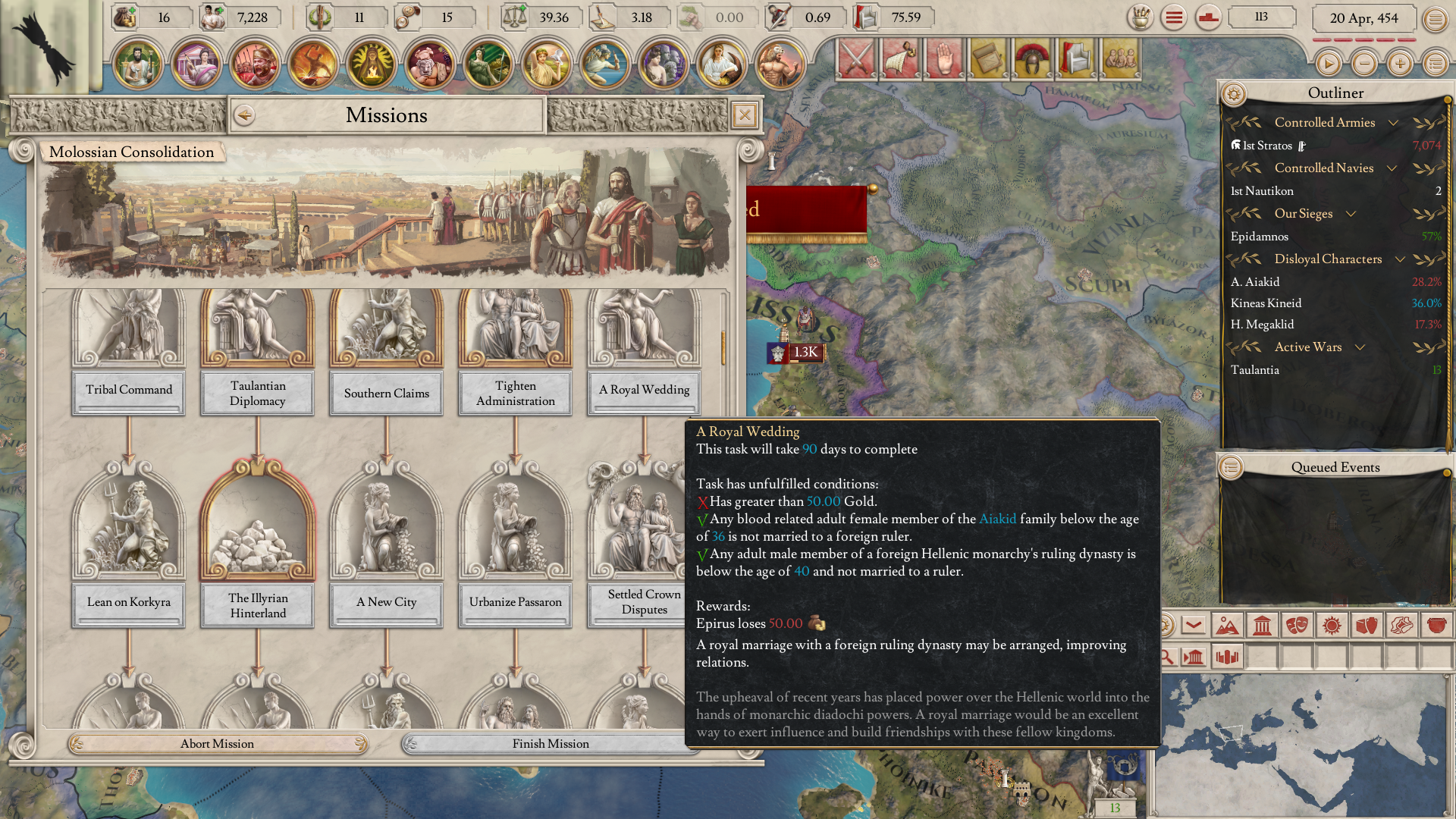Click the play/pause game speed button
The width and height of the screenshot is (1456, 819).
coord(1328,64)
